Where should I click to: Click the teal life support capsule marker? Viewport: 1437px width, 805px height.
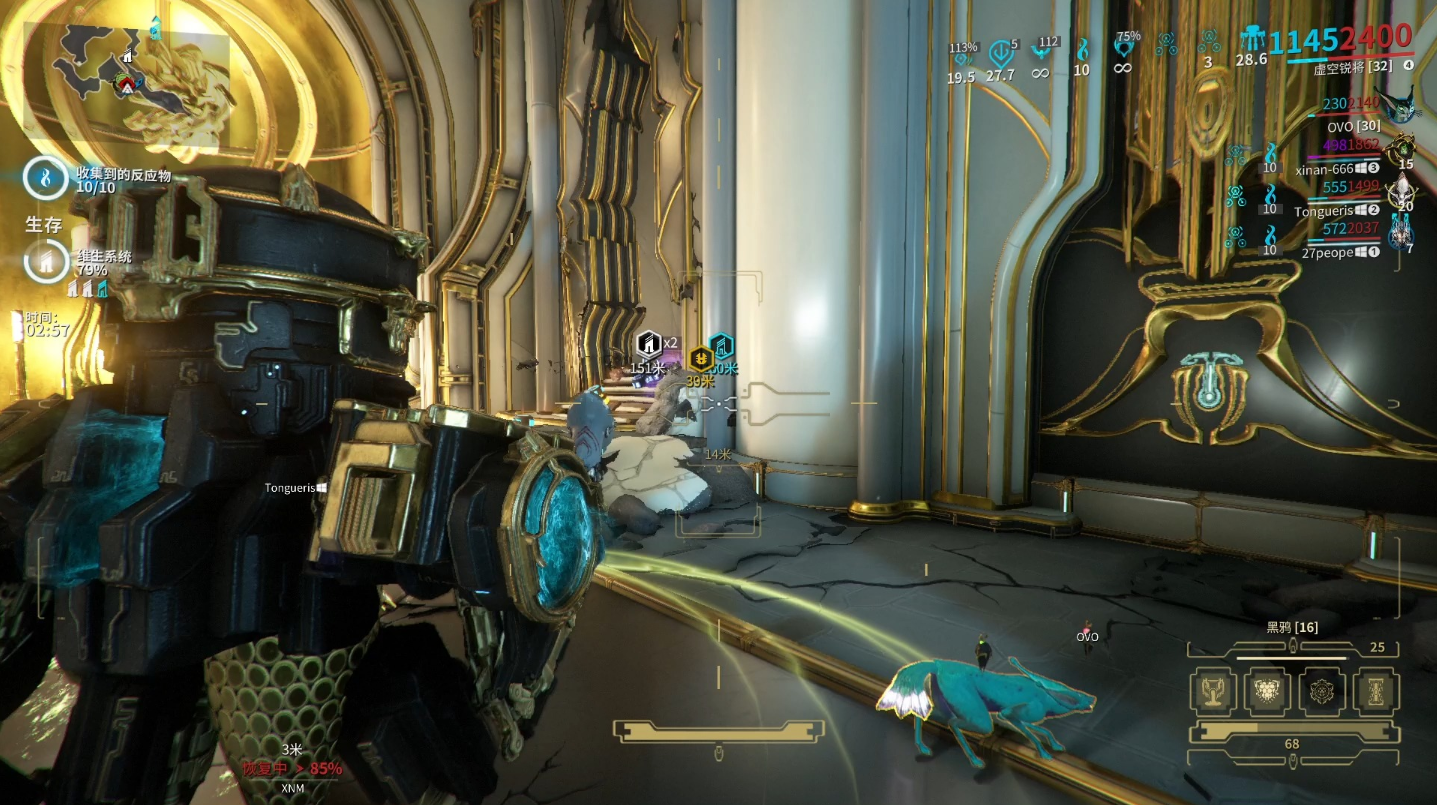720,347
